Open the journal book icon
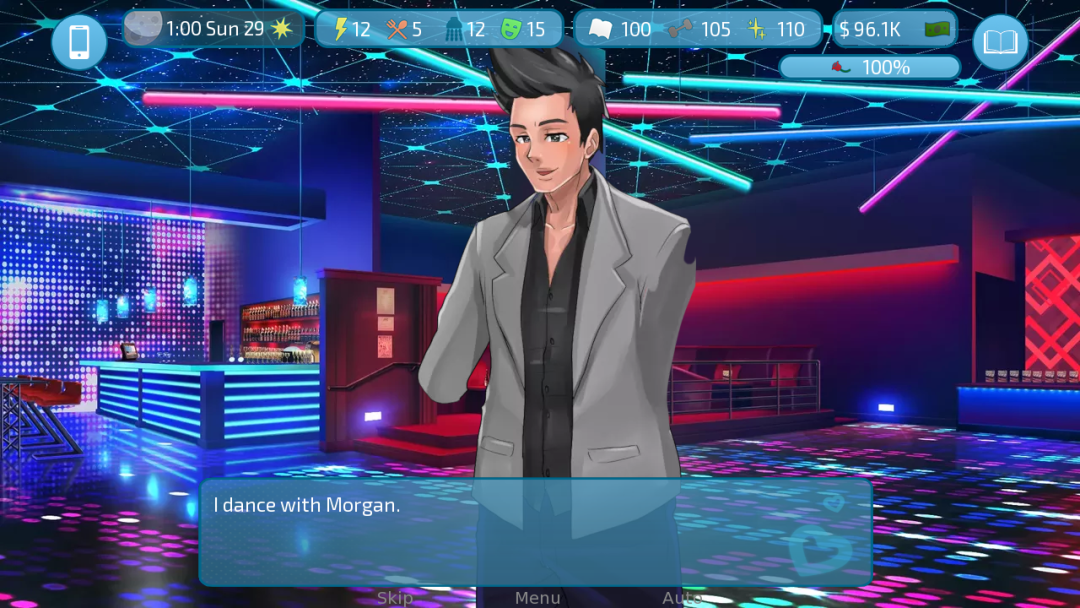1080x608 pixels. pos(1000,42)
